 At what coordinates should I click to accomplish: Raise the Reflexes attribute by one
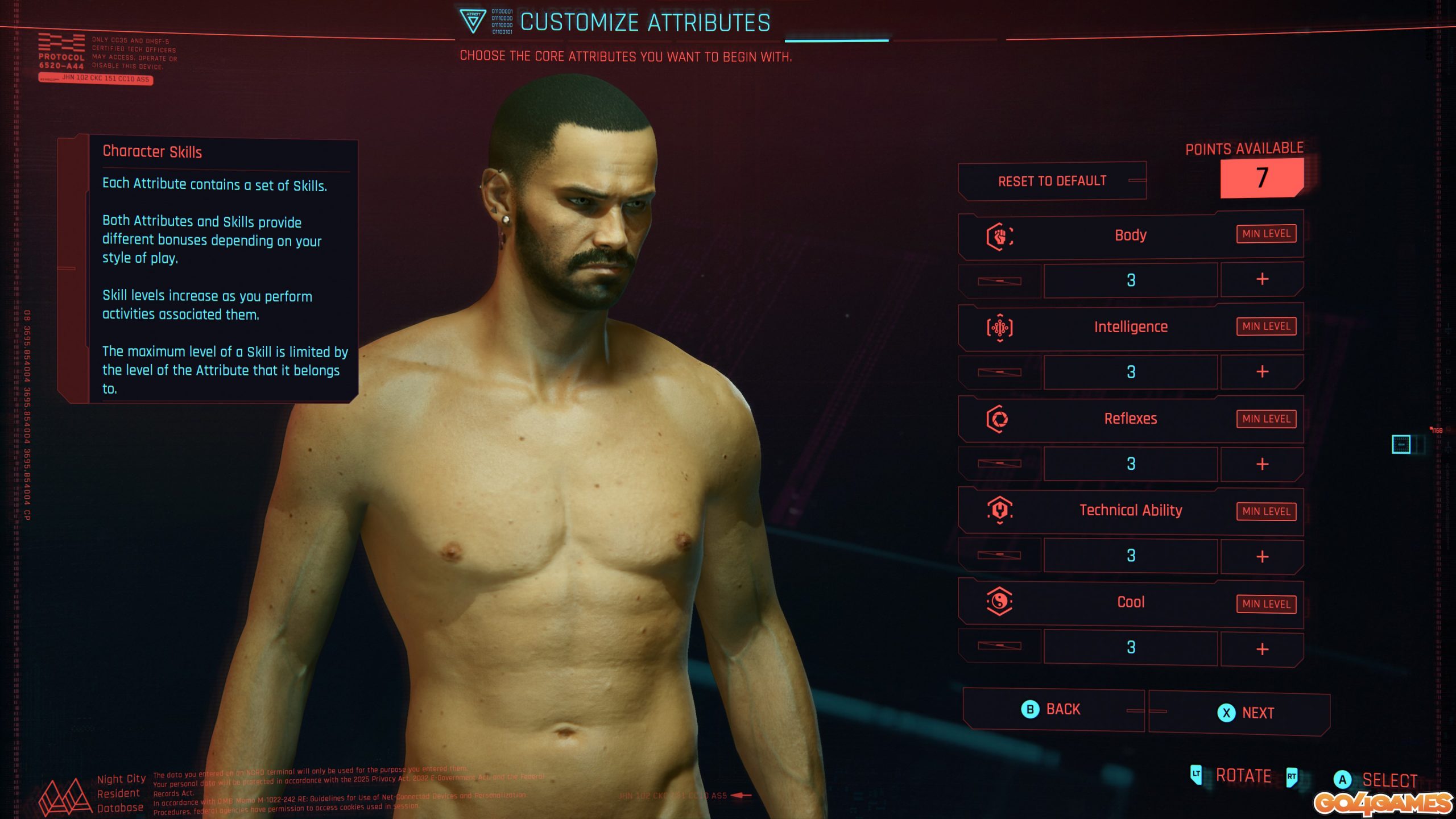point(1261,464)
